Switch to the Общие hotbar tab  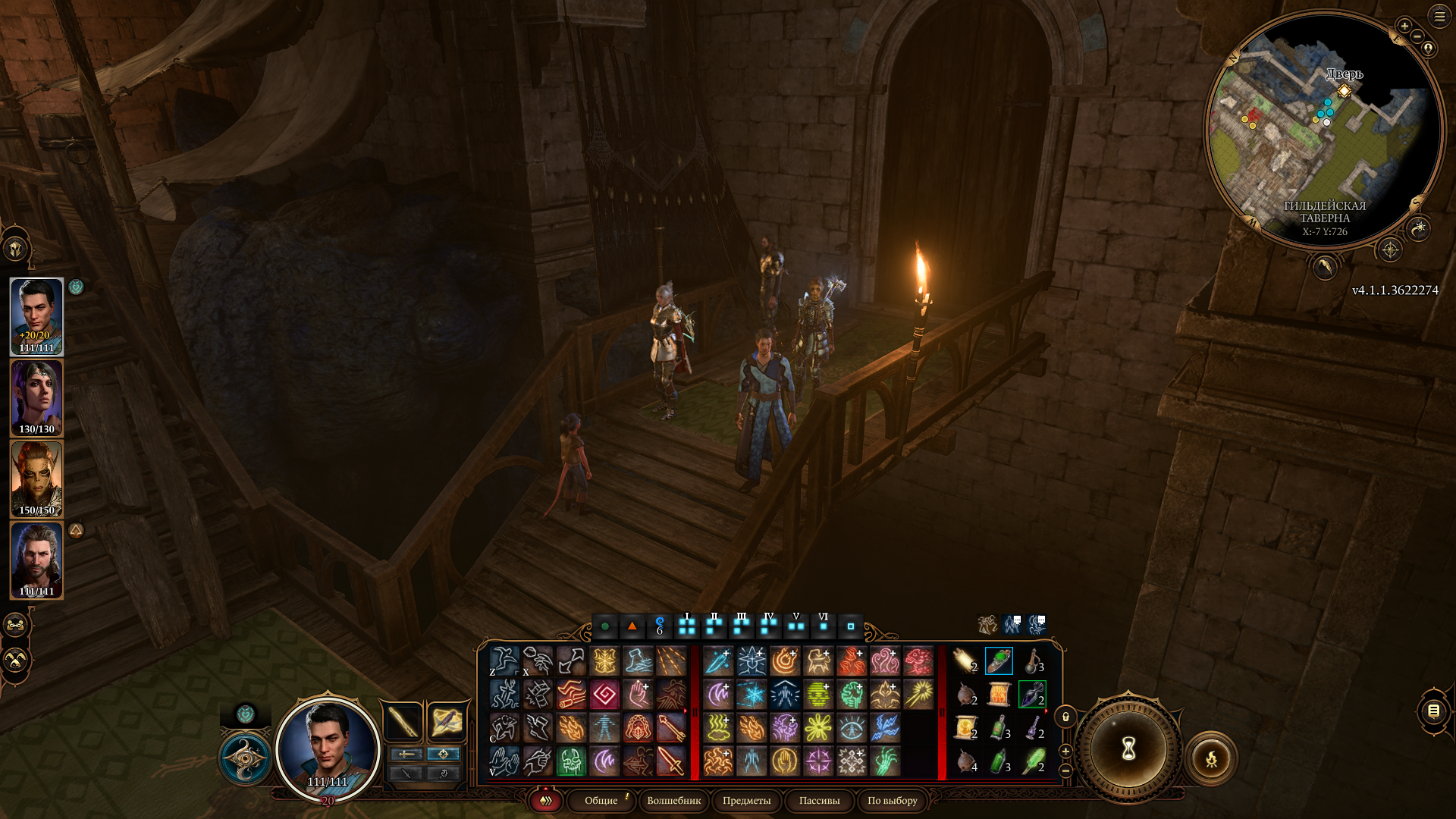(601, 801)
